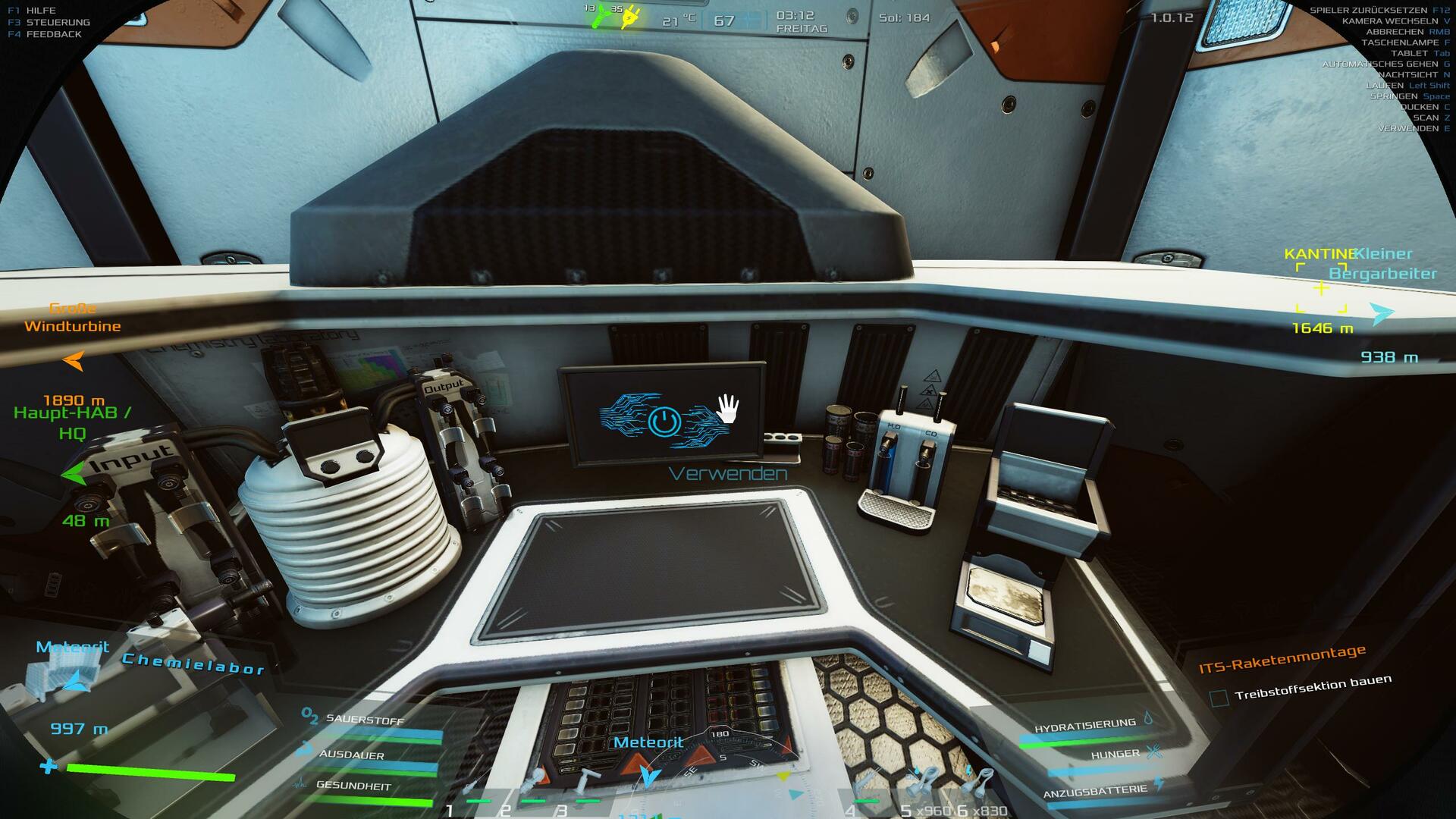This screenshot has height=819, width=1456.
Task: Click the Meteorit marker on the compass
Action: coord(649,775)
